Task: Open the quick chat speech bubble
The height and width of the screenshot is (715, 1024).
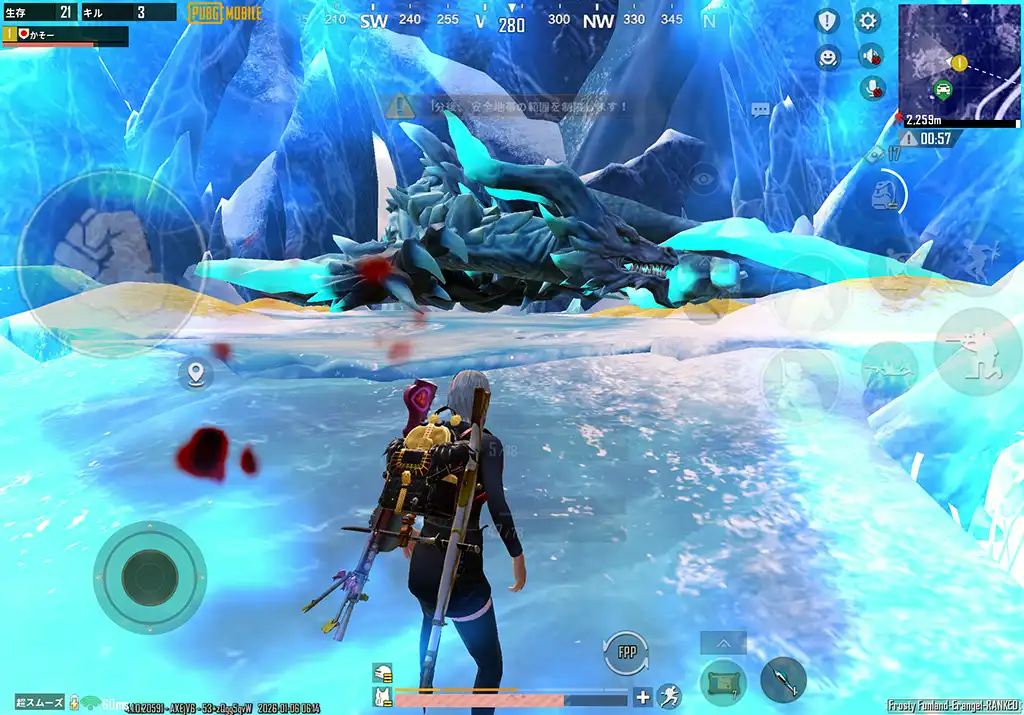Action: tap(761, 109)
